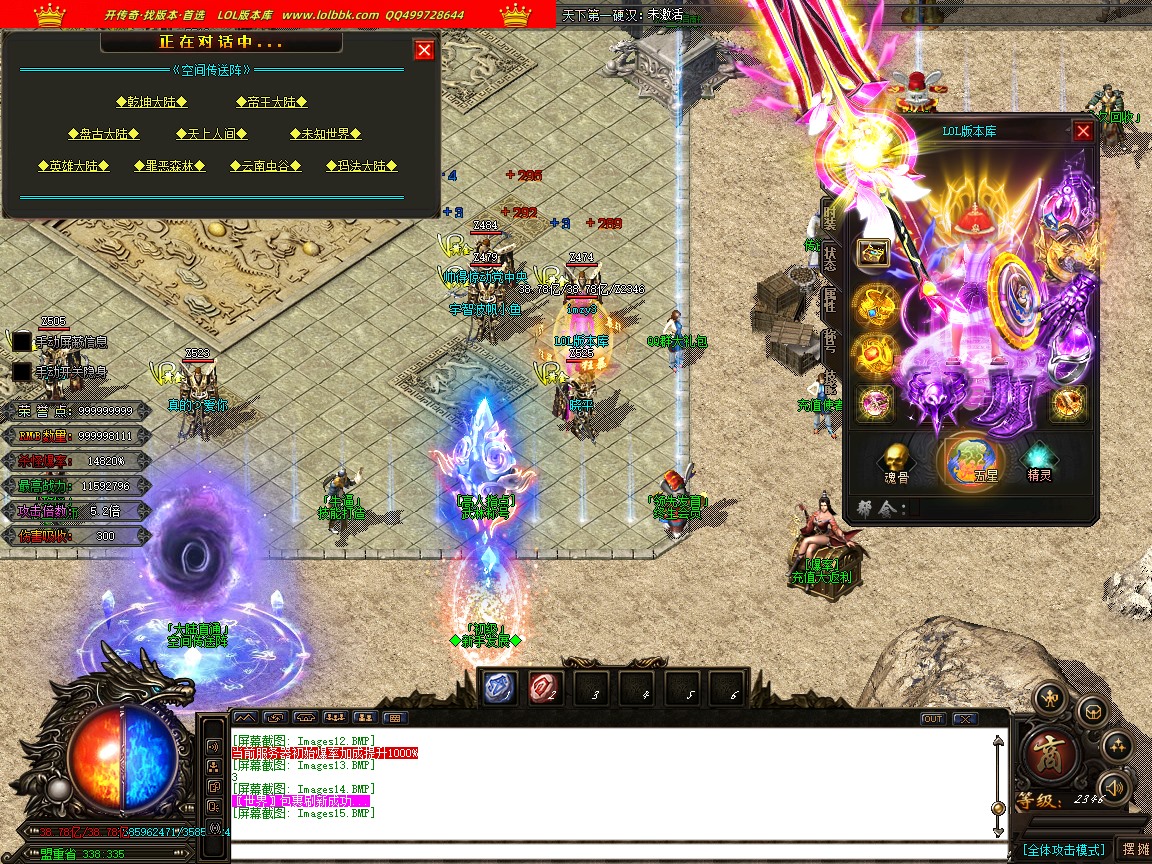Screen dimensions: 1152x864
Task: Toggle the 手动屏蔽信息 checkbox
Action: [x=21, y=342]
